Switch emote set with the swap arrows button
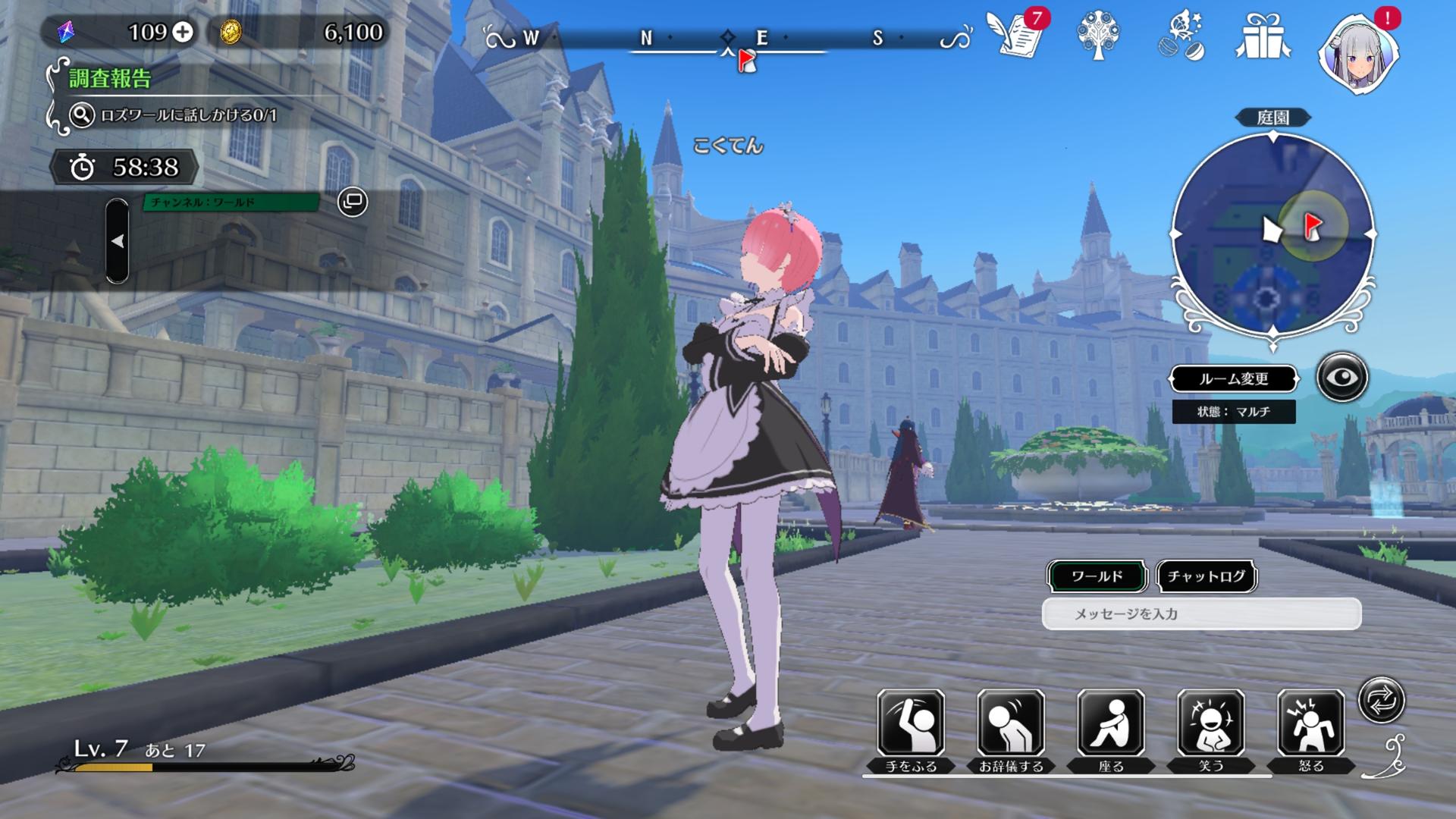This screenshot has width=1456, height=819. click(1381, 700)
